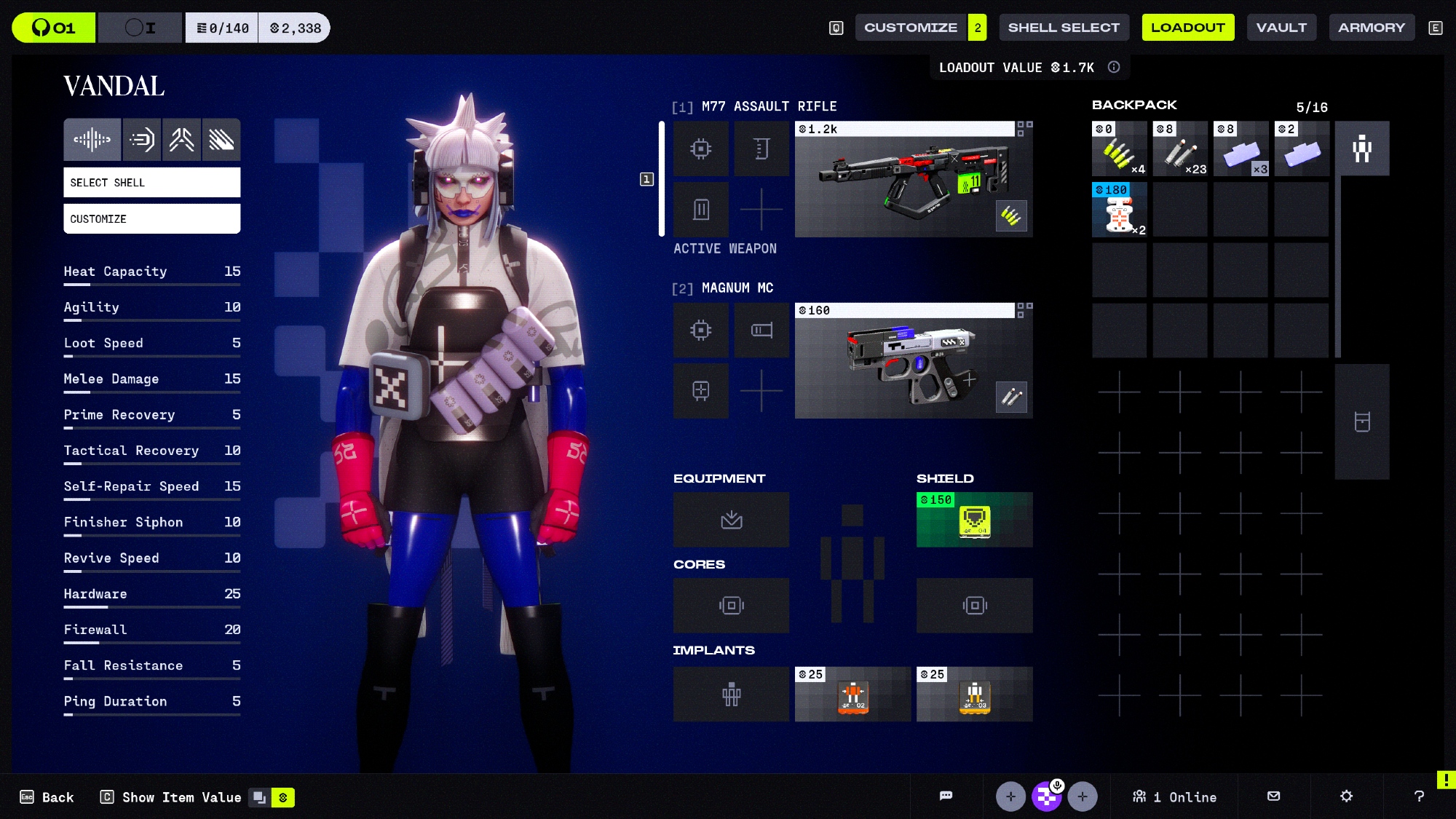View the 1 Online friends list
Viewport: 1456px width, 819px height.
point(1174,797)
